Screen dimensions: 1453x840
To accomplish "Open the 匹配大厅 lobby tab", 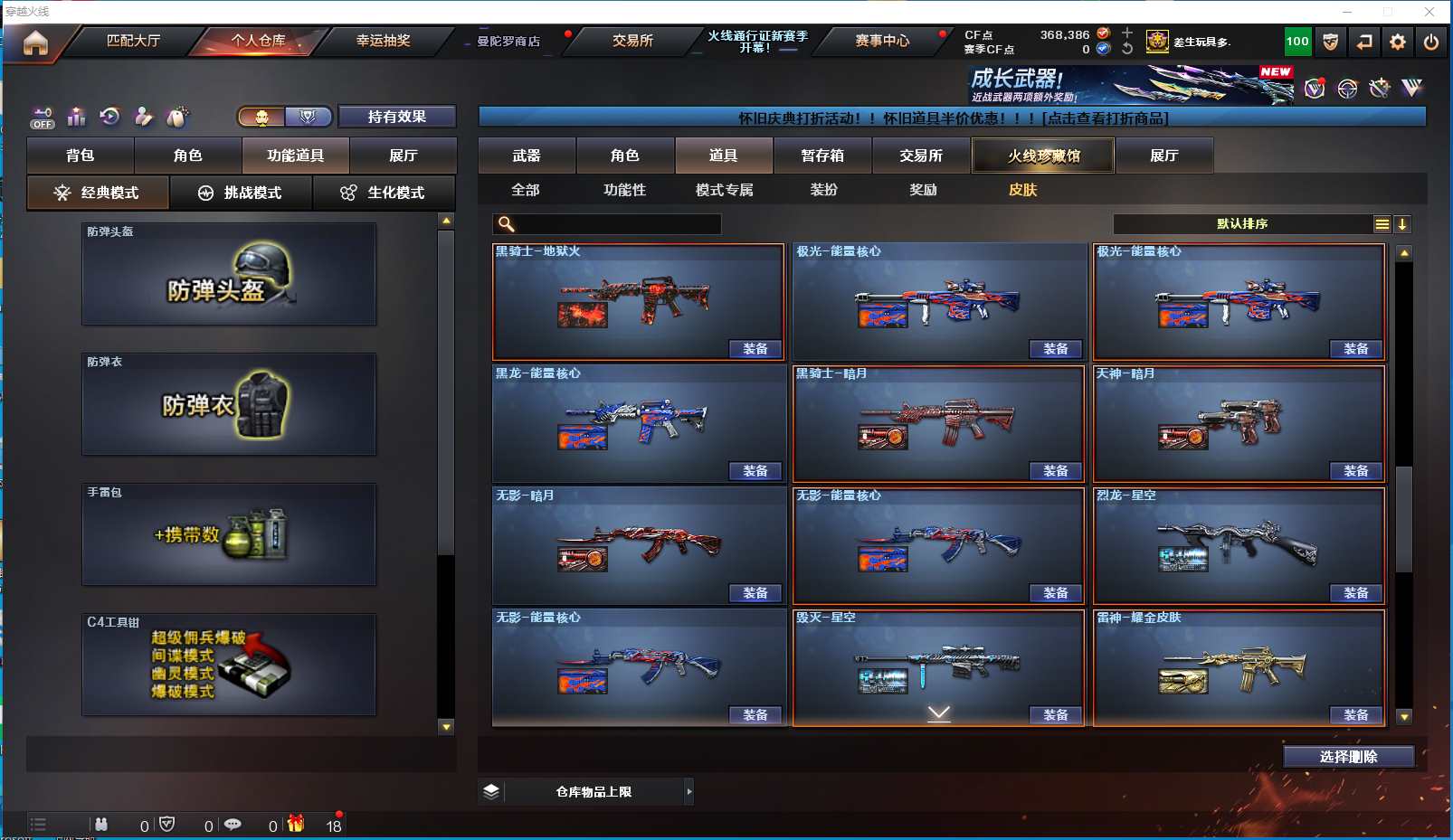I will point(133,41).
